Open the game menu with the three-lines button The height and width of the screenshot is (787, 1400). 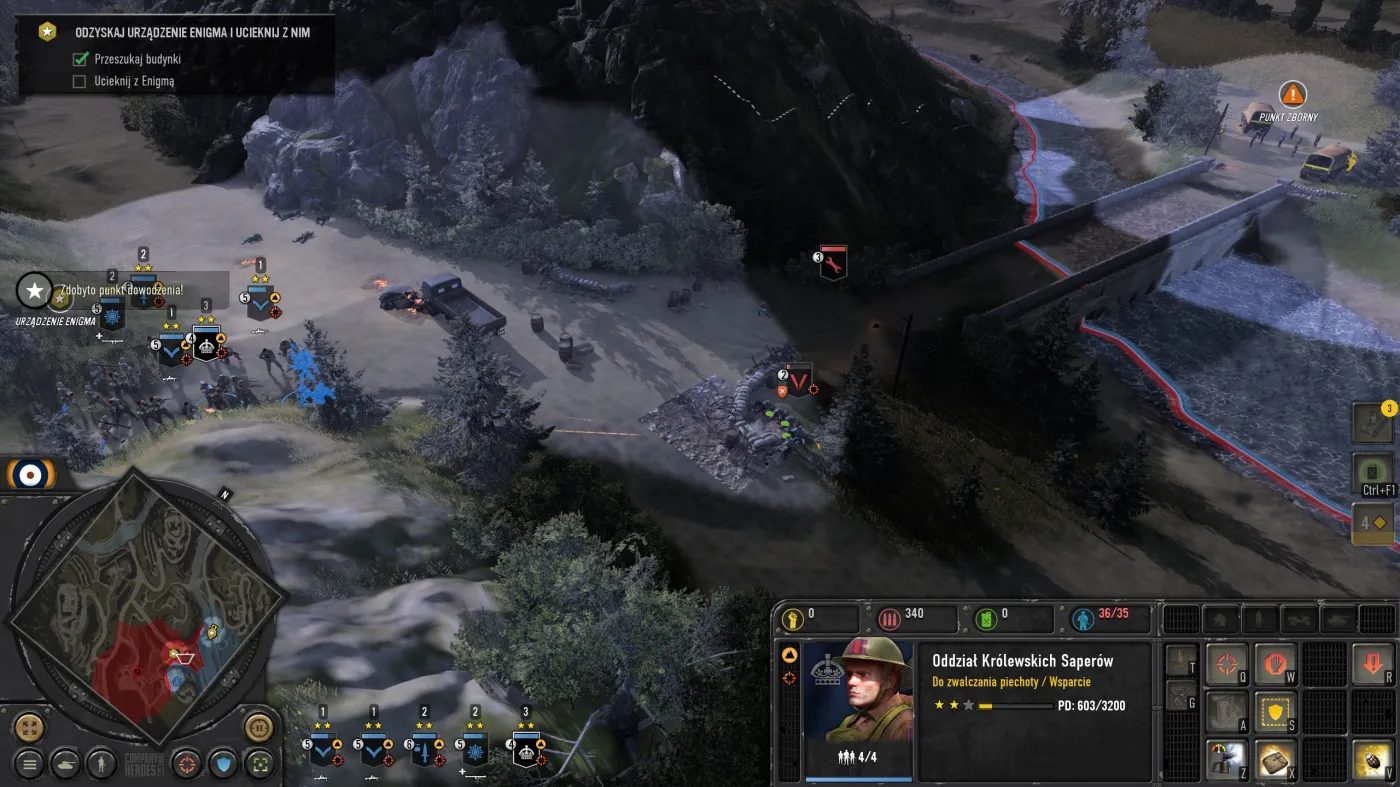pyautogui.click(x=29, y=765)
